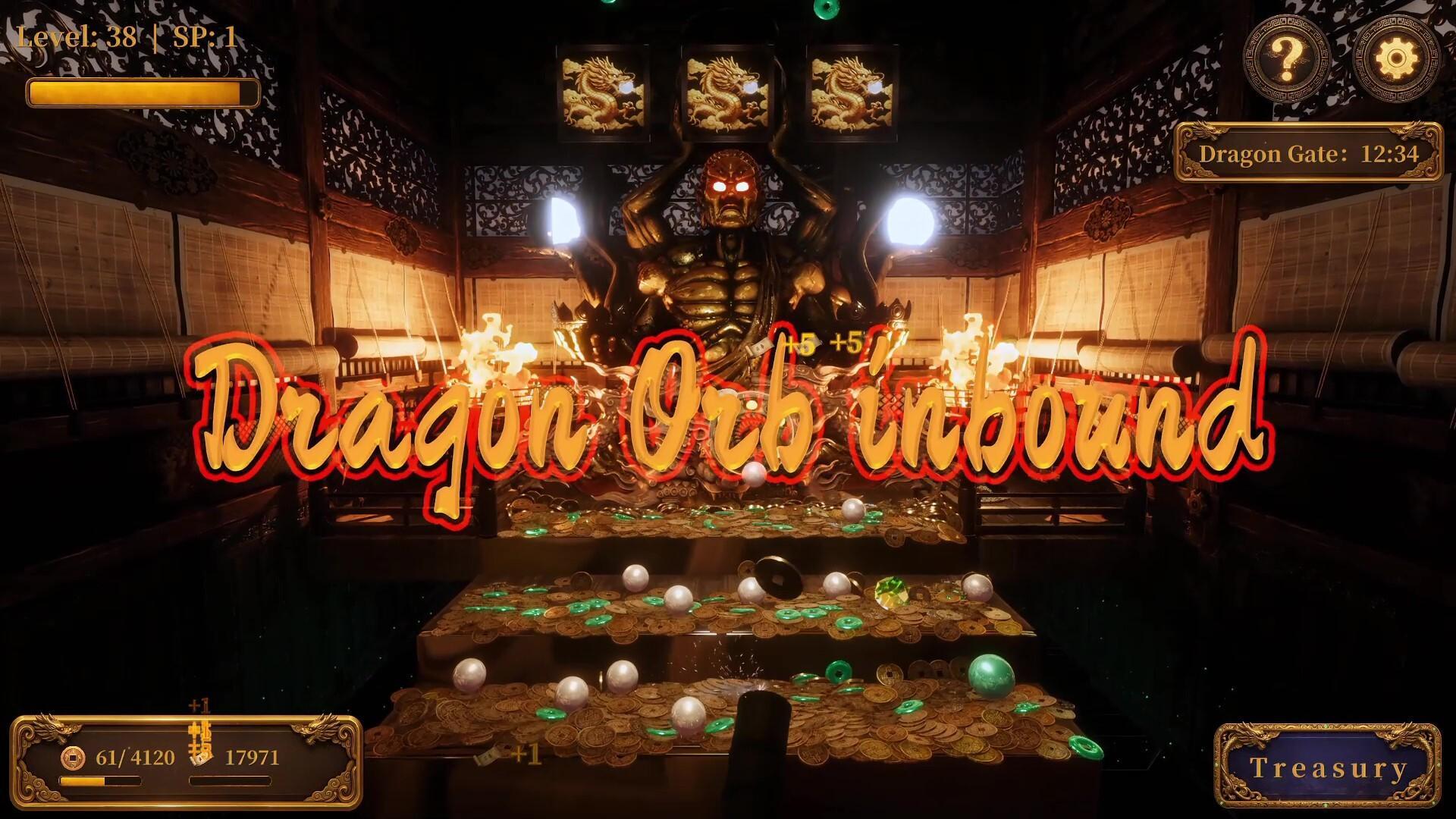Click the empty right-hand progress bar
The image size is (1456, 819).
point(231,783)
